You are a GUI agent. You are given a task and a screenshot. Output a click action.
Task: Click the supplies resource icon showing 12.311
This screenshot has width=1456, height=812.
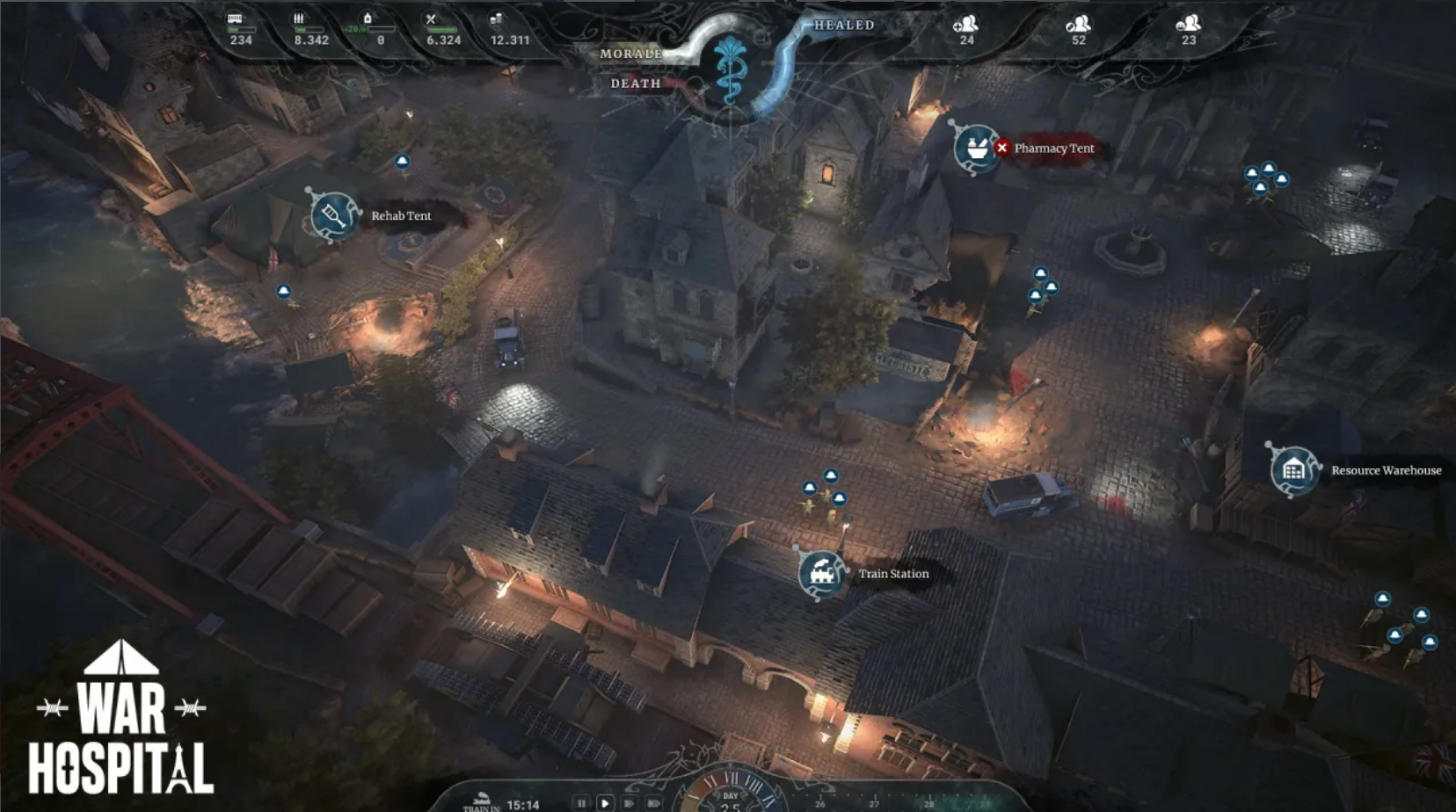click(494, 18)
